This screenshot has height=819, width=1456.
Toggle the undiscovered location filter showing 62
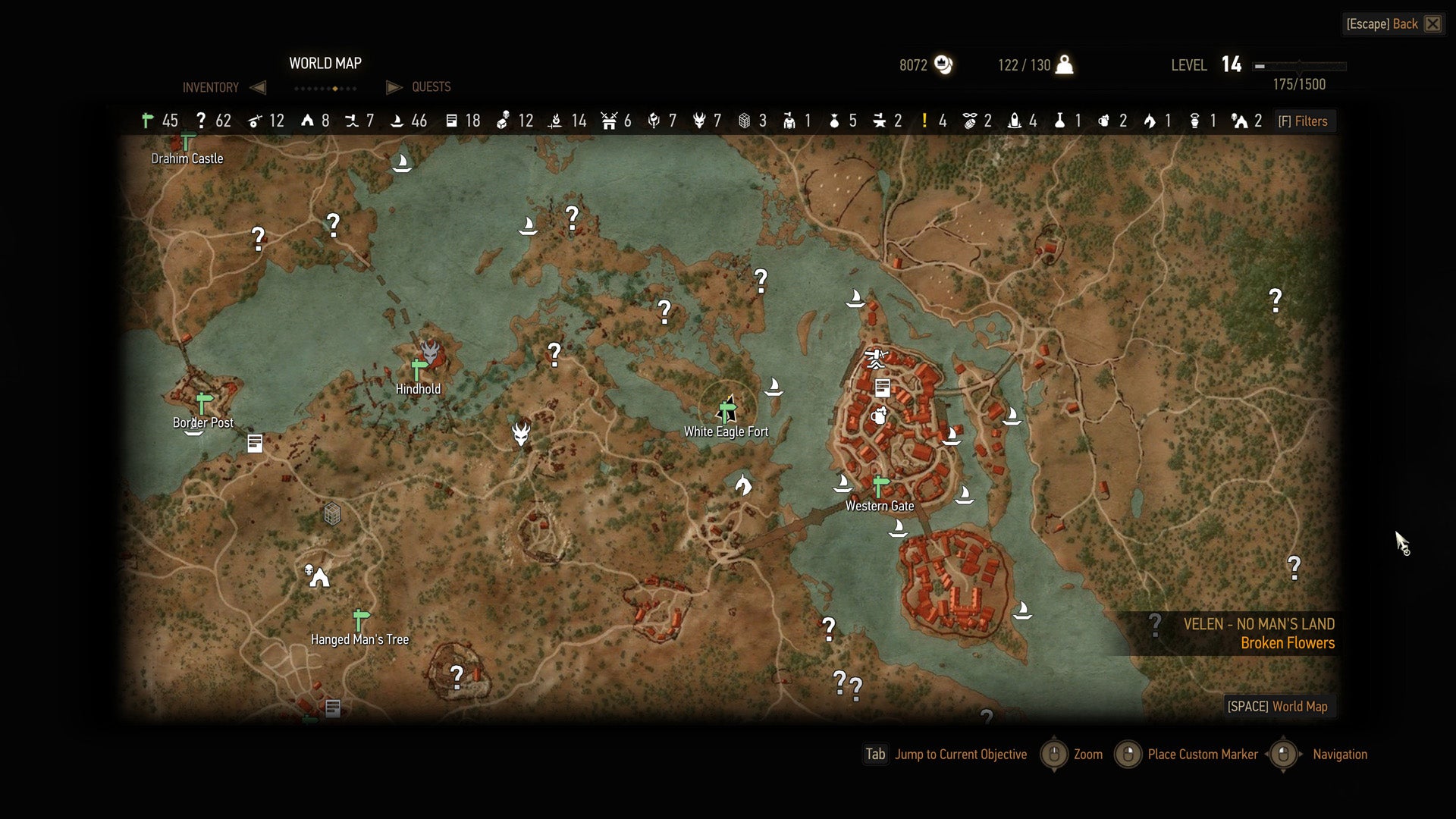(201, 121)
